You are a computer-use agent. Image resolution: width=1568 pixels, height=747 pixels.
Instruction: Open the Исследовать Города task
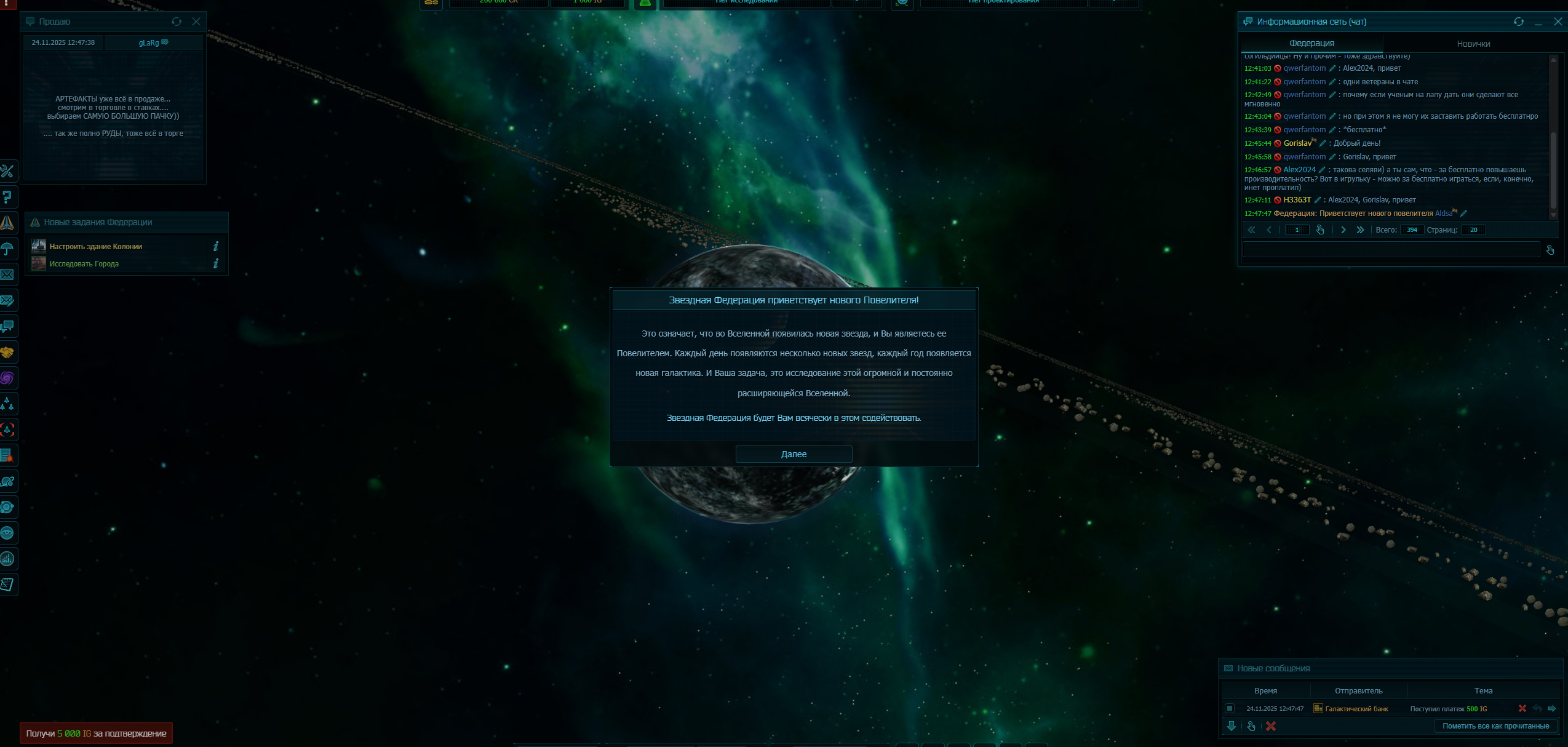point(84,264)
